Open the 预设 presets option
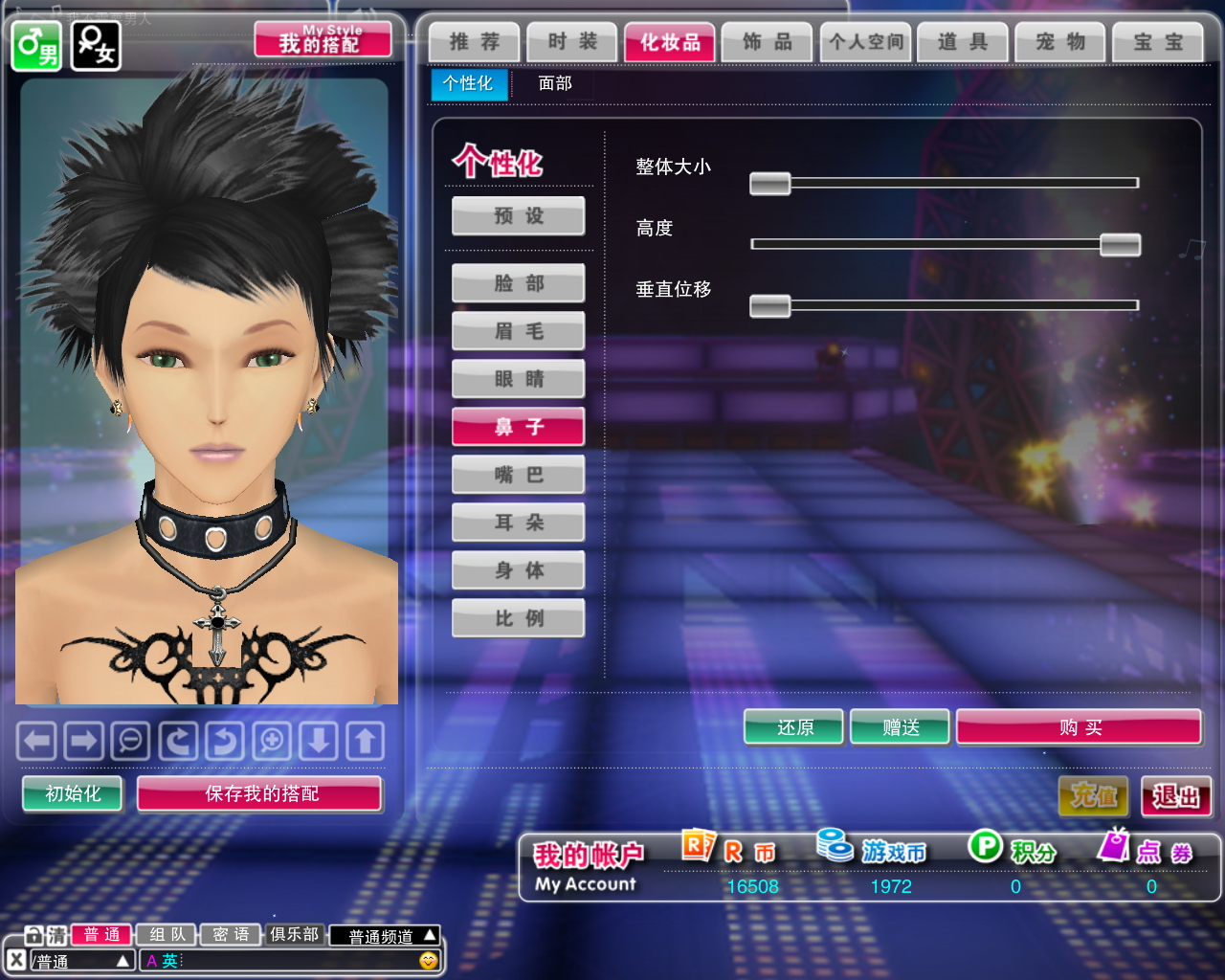This screenshot has width=1225, height=980. point(518,216)
